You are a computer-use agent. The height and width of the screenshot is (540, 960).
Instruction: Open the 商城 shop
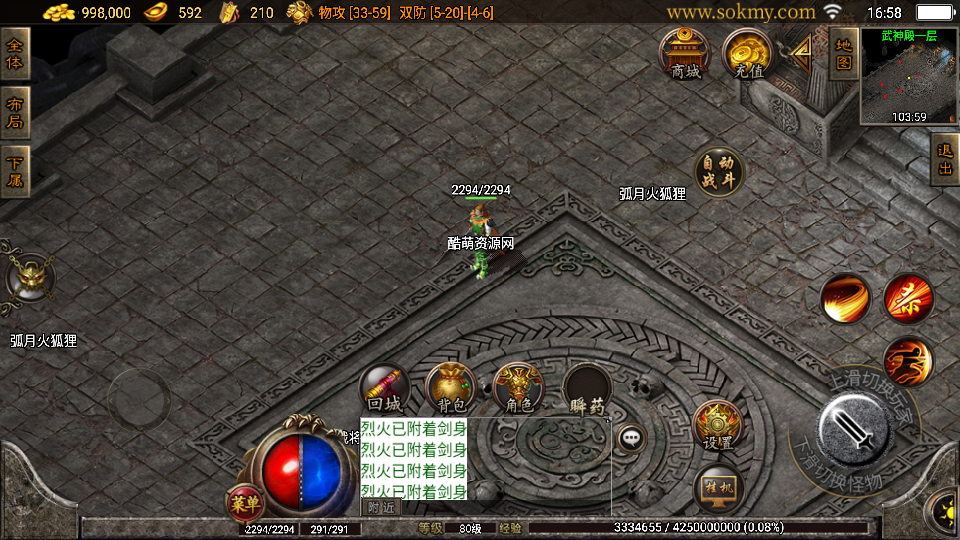click(685, 54)
